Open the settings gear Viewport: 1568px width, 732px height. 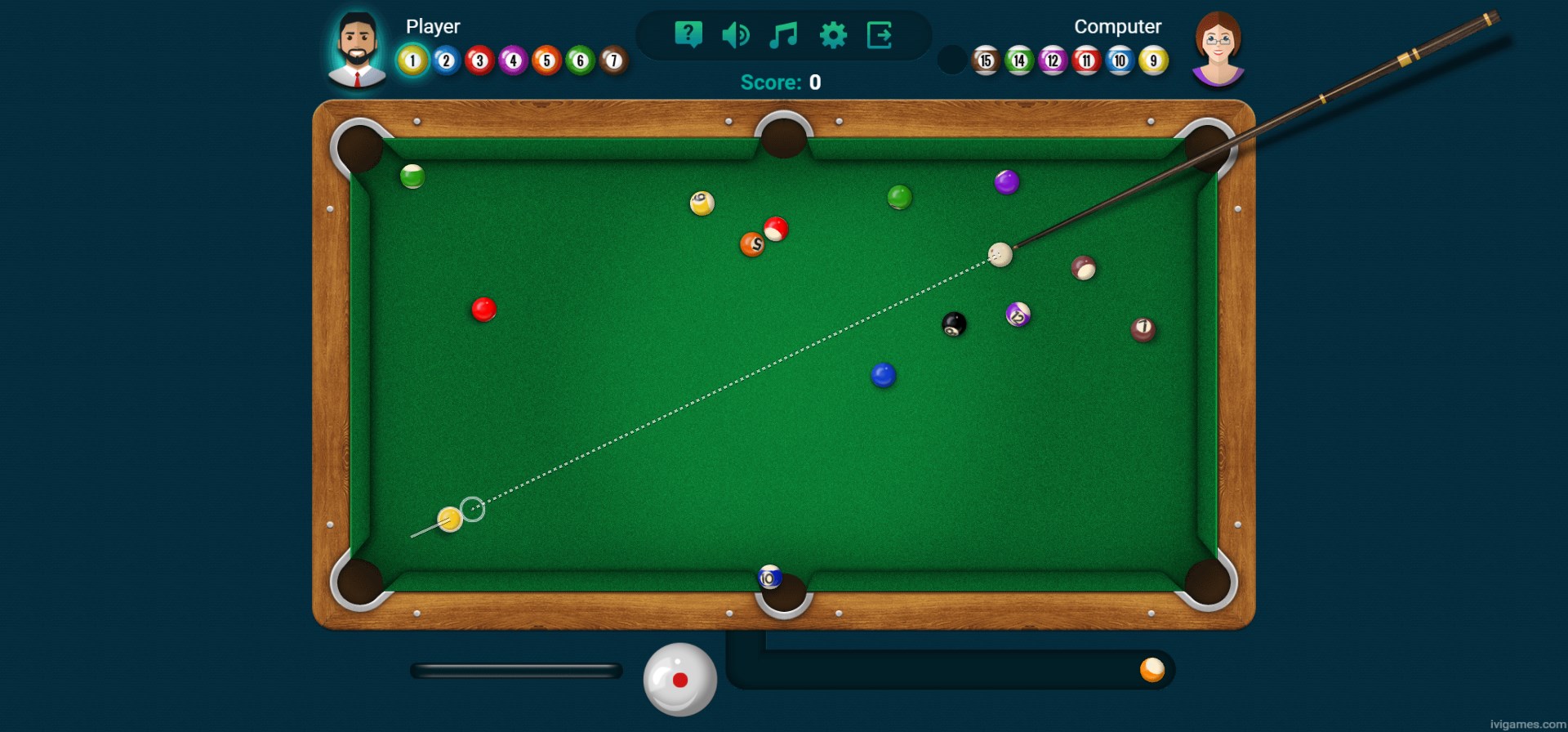coord(831,33)
